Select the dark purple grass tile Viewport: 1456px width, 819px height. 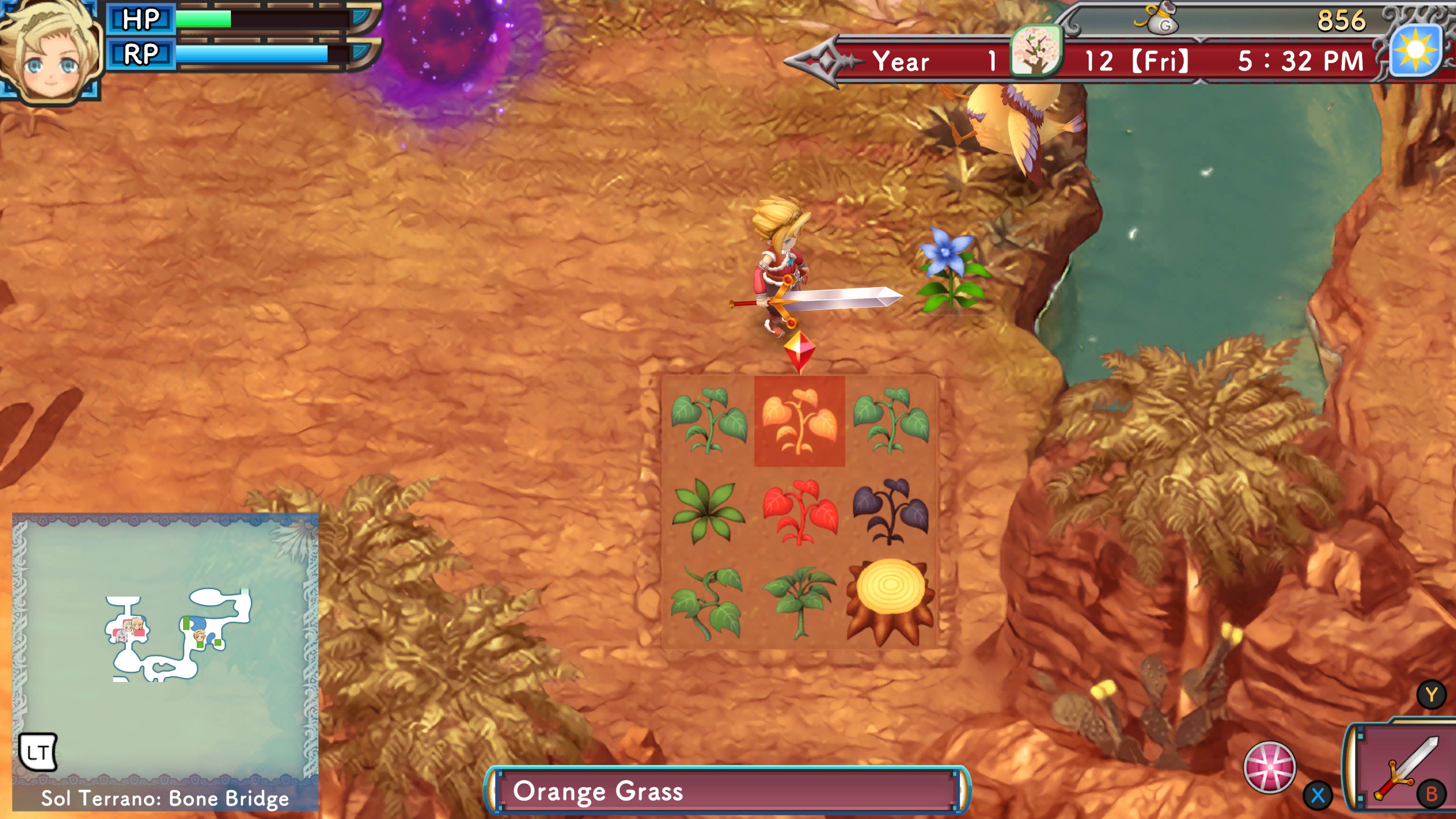coord(890,512)
